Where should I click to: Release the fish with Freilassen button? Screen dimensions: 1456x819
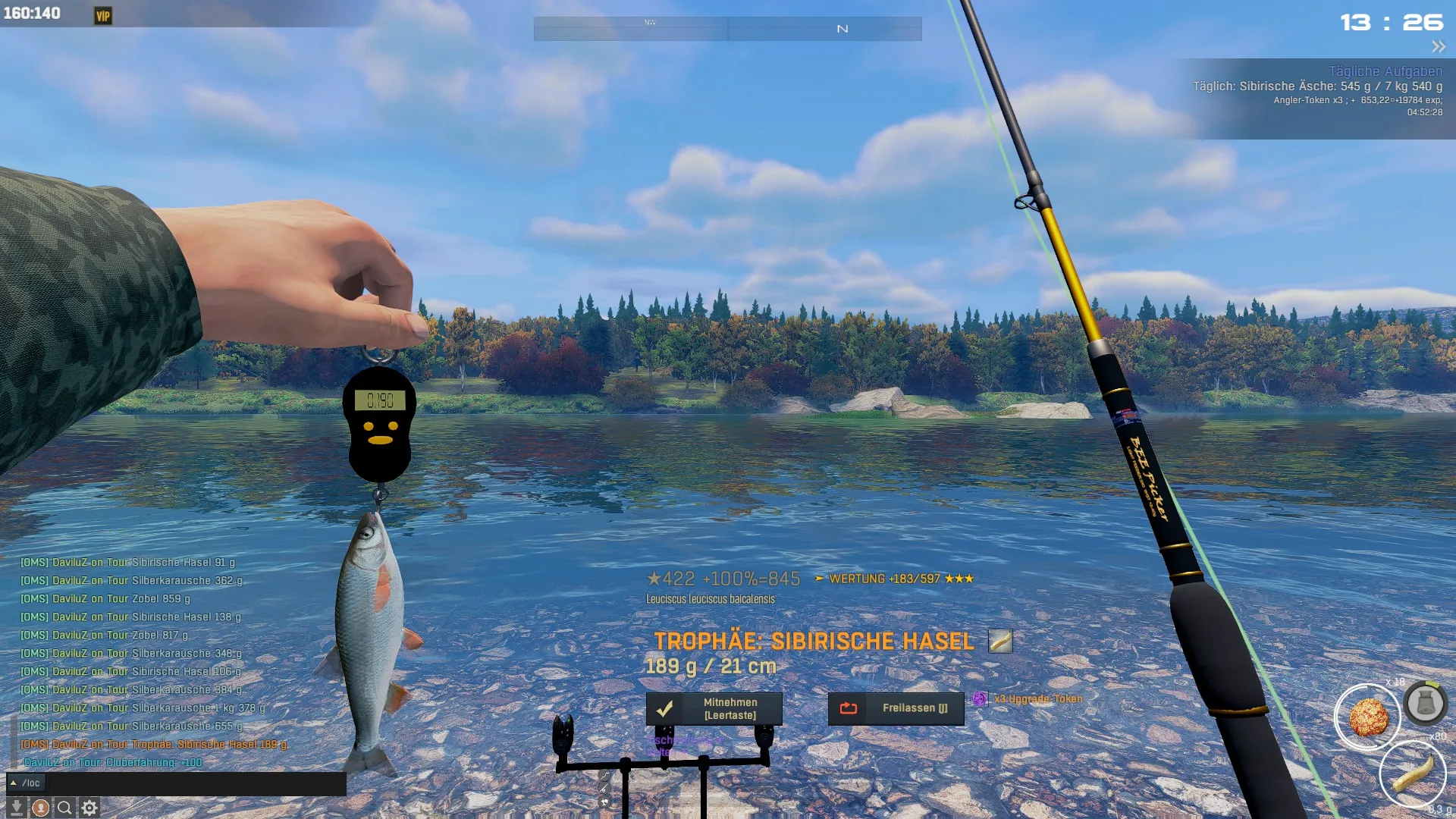click(896, 708)
